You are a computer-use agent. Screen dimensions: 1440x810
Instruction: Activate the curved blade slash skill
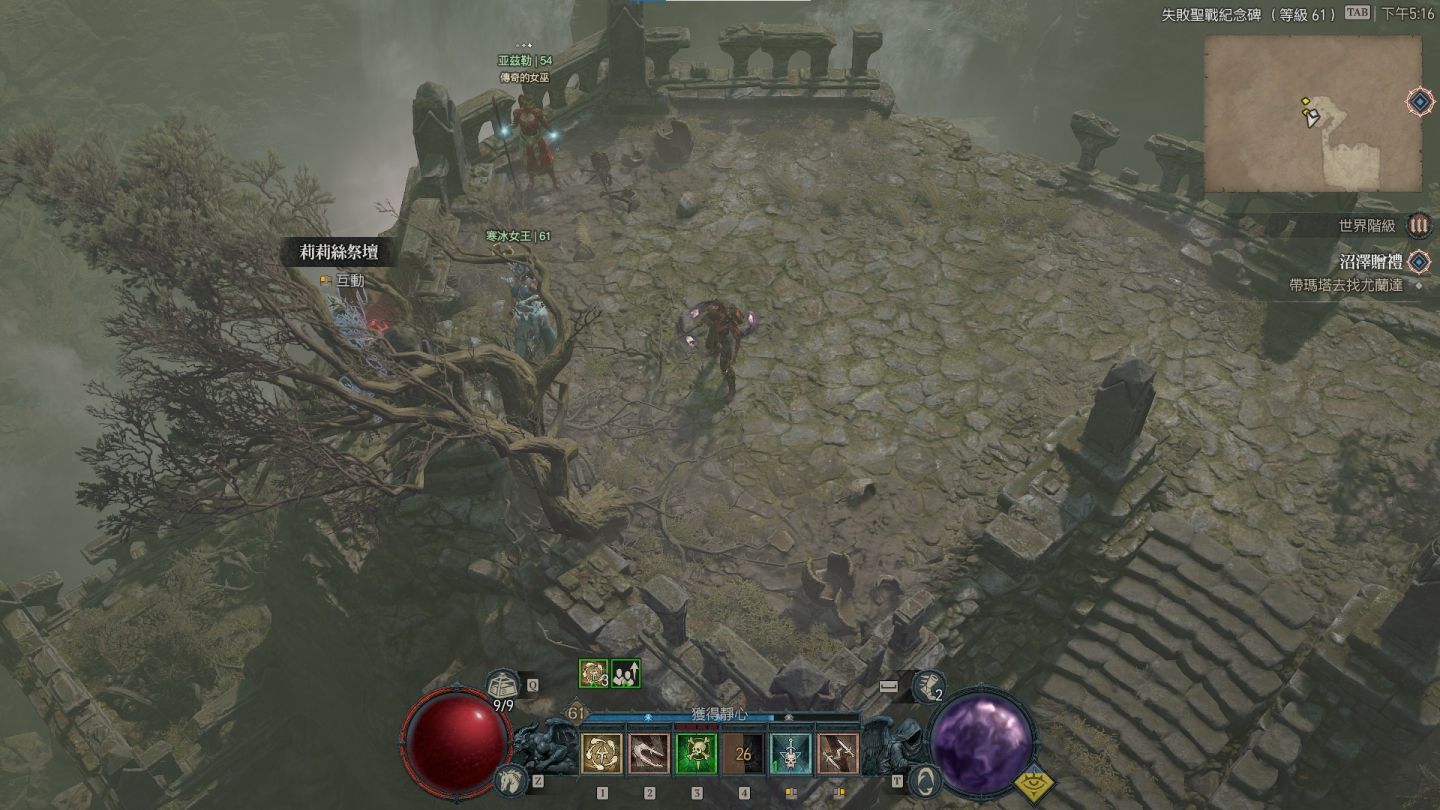[x=649, y=754]
